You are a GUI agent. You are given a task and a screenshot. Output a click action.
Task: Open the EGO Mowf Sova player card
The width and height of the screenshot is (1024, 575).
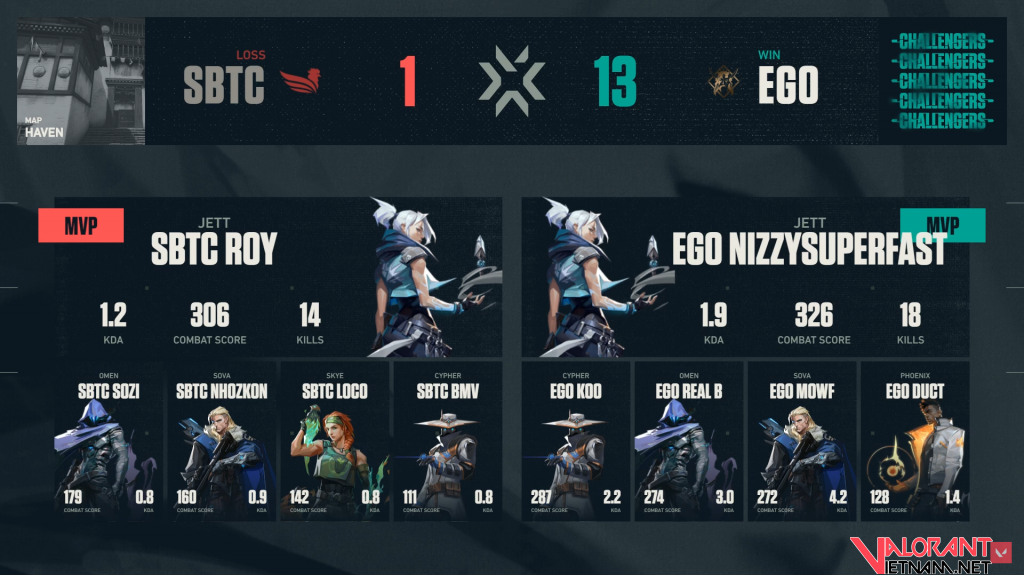(x=802, y=442)
